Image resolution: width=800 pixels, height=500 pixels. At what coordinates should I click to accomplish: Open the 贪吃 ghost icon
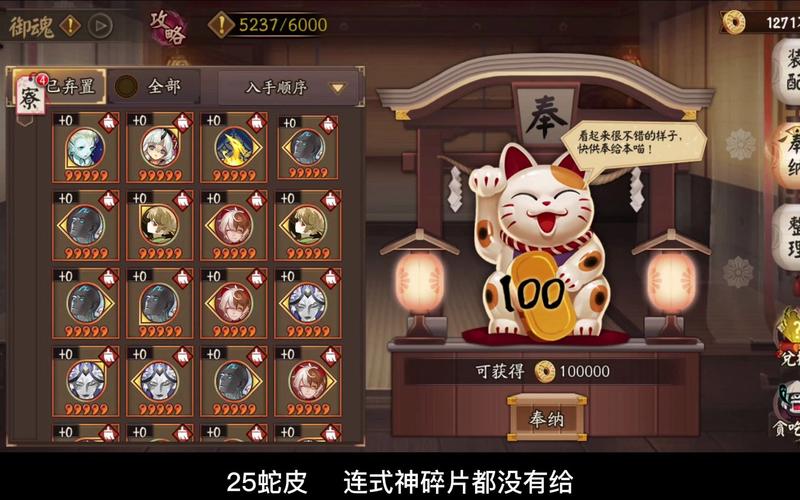pos(787,412)
